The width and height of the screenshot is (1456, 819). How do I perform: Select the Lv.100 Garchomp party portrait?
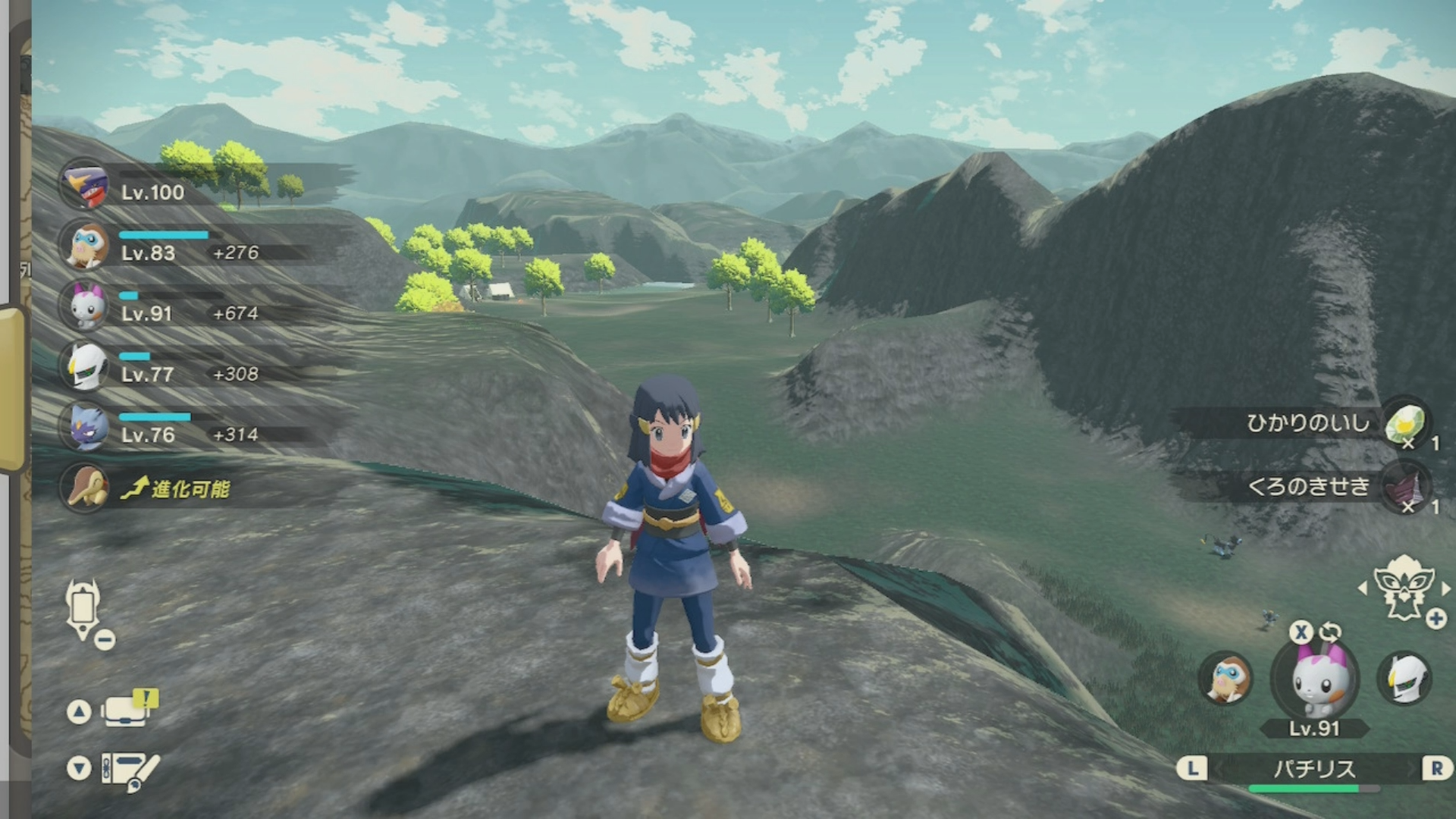(86, 184)
